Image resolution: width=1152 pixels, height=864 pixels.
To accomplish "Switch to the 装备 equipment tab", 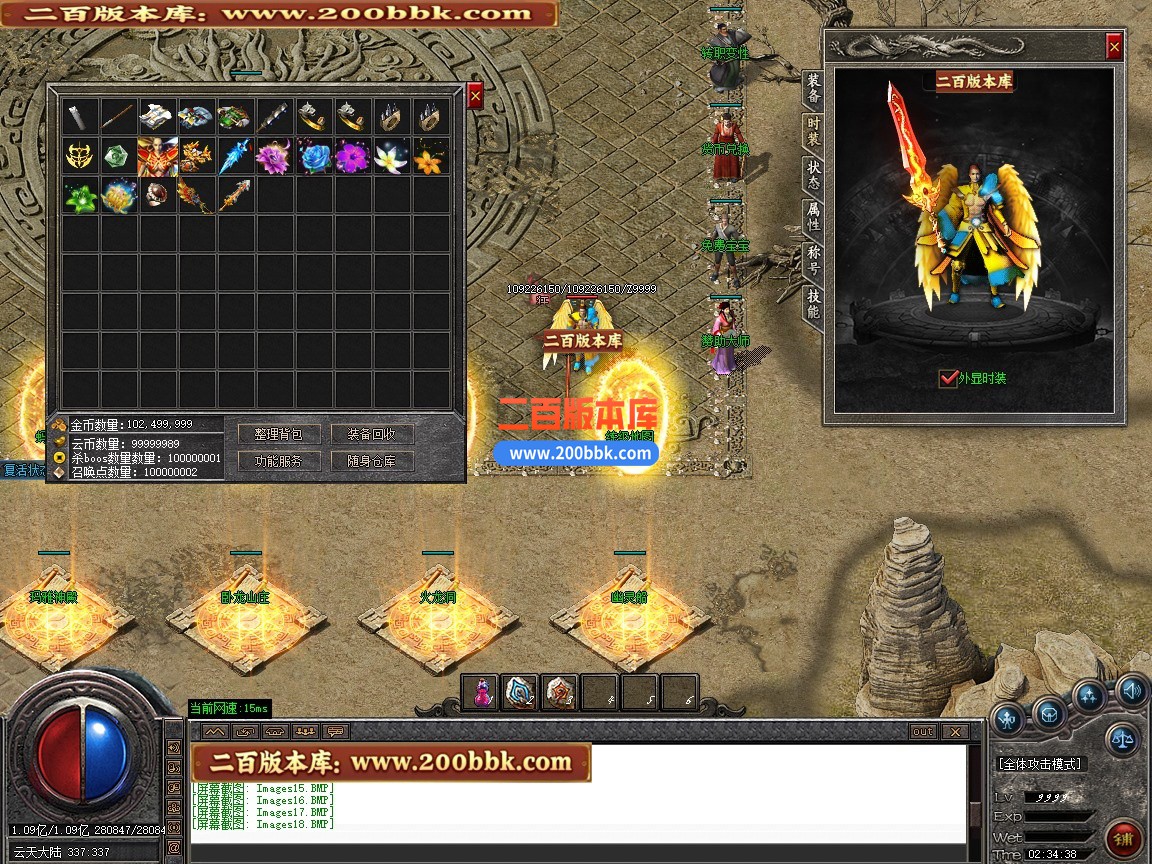I will pyautogui.click(x=814, y=89).
